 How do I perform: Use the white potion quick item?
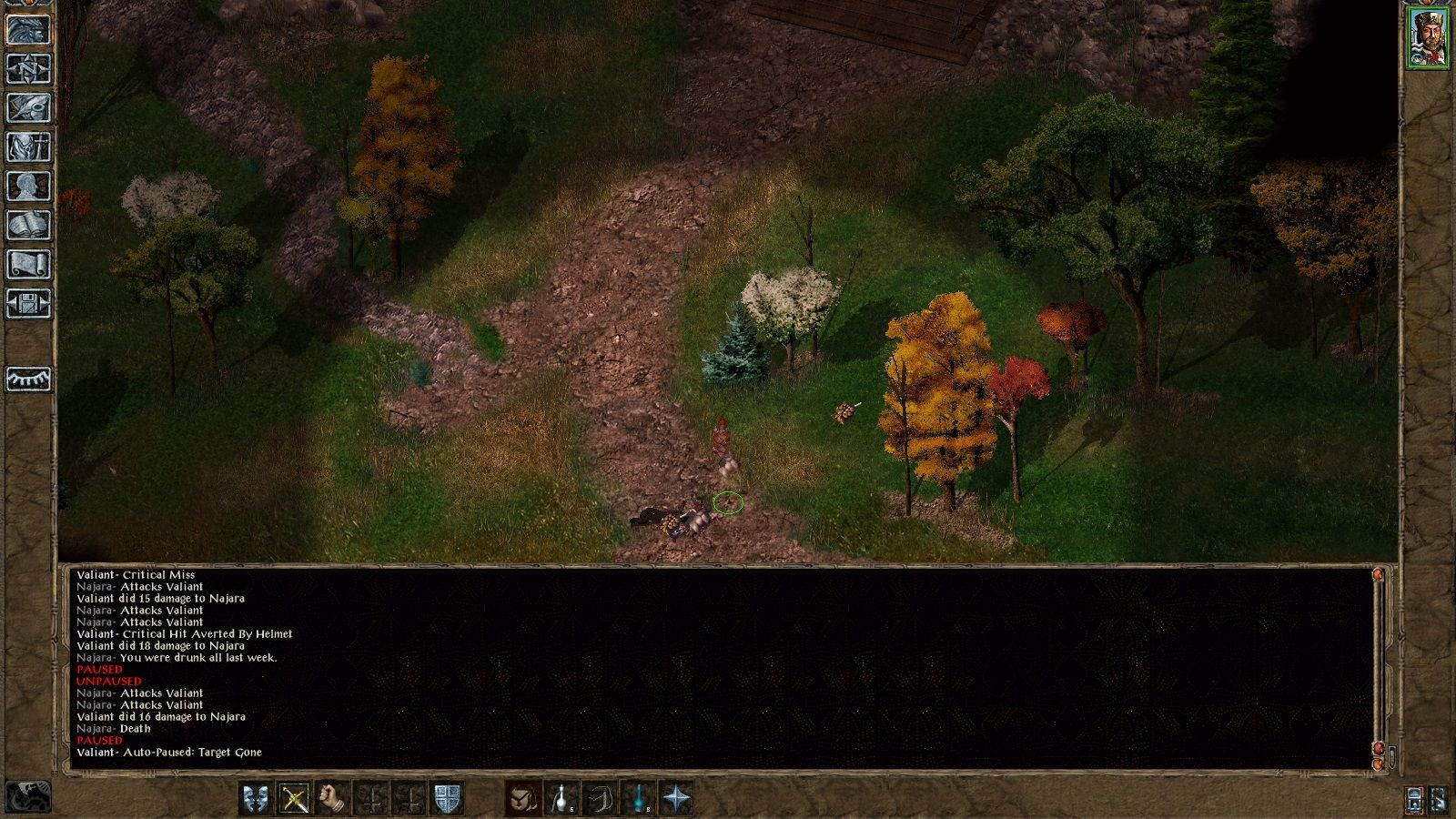click(561, 798)
